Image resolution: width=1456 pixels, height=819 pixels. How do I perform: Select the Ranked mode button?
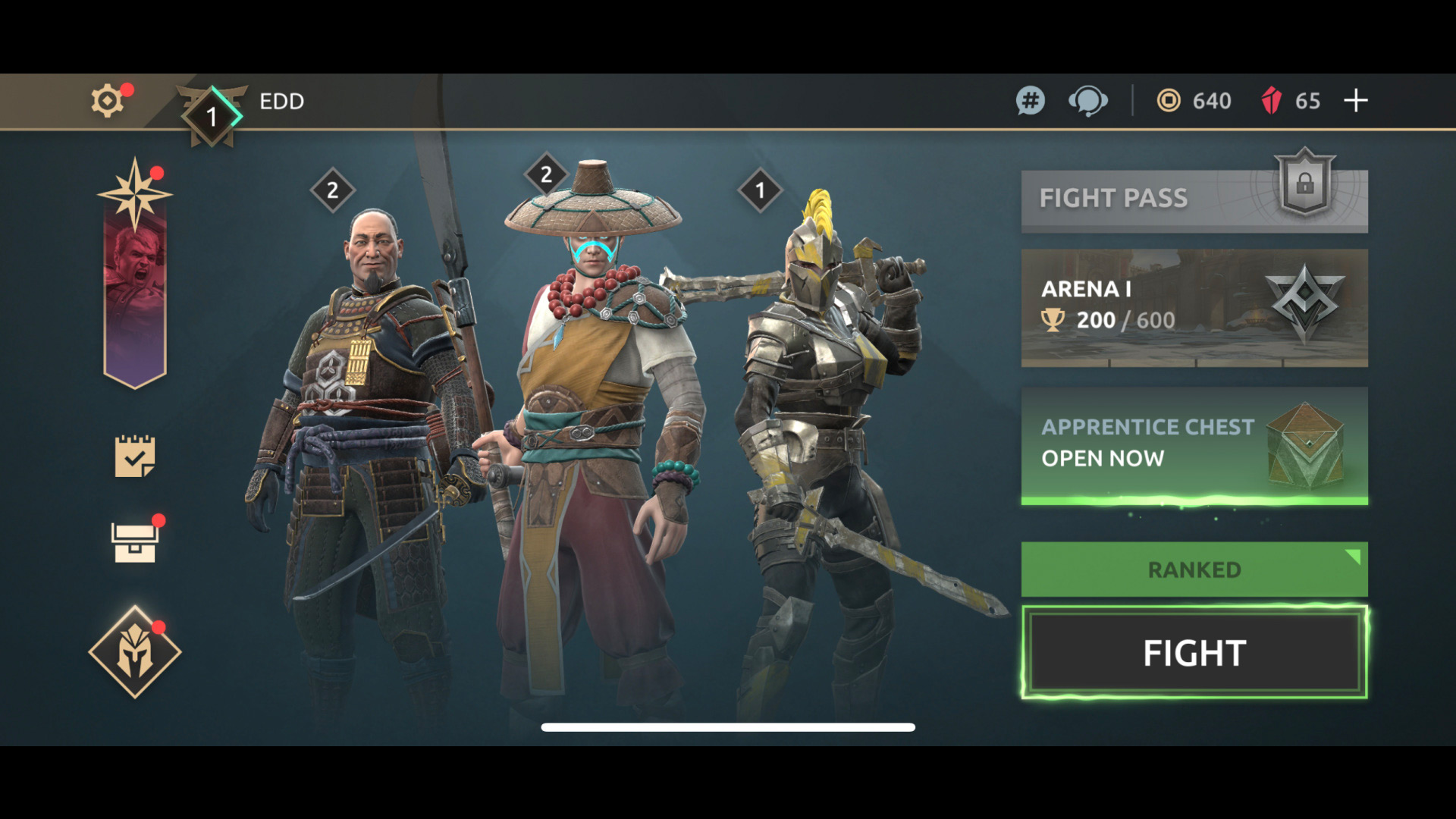pyautogui.click(x=1194, y=570)
